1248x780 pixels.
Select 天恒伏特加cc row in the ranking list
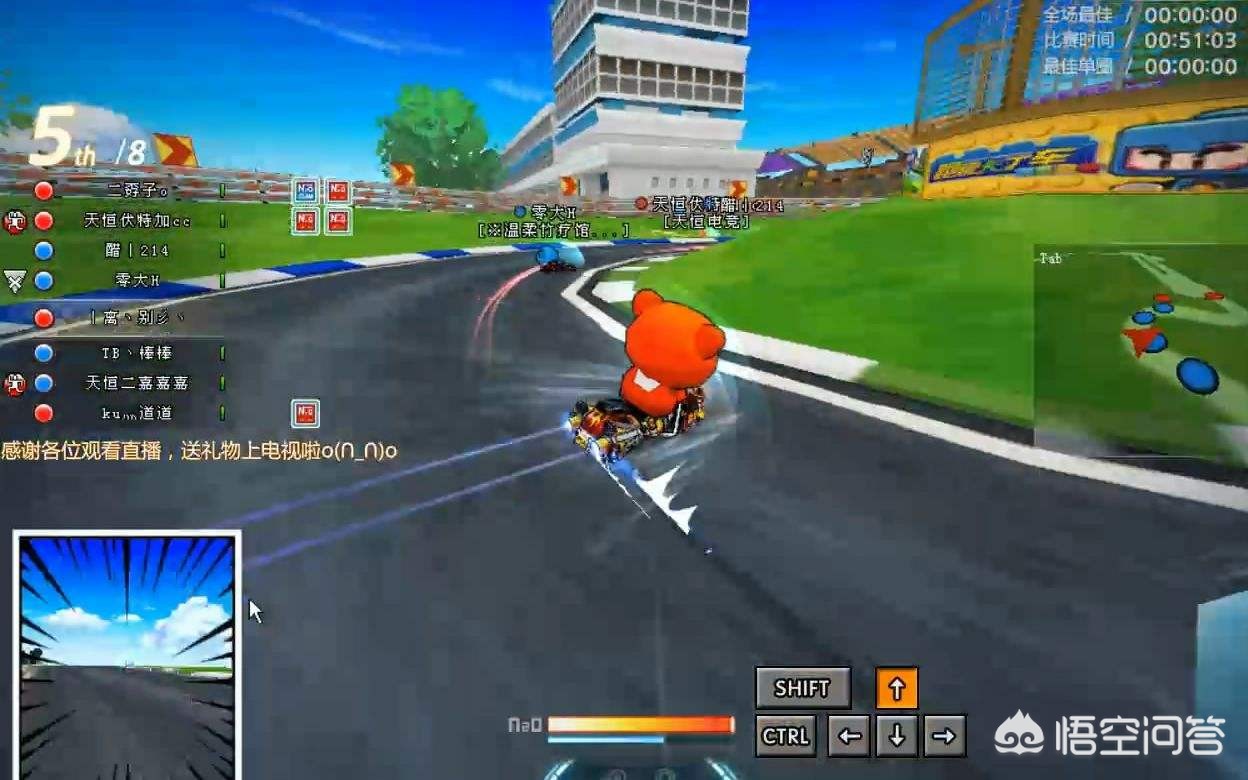tap(137, 220)
